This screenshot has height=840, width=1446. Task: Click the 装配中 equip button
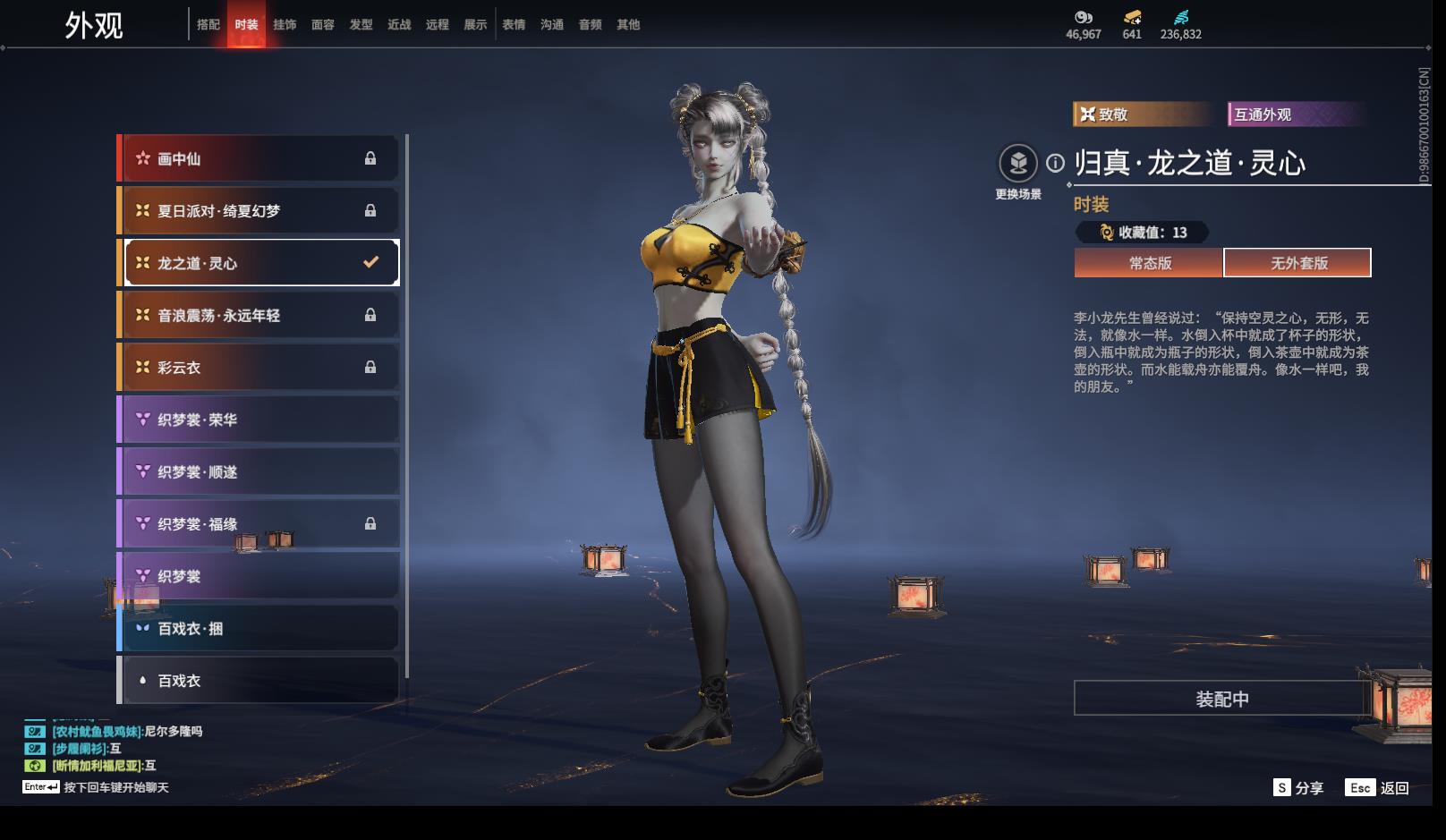pos(1221,699)
